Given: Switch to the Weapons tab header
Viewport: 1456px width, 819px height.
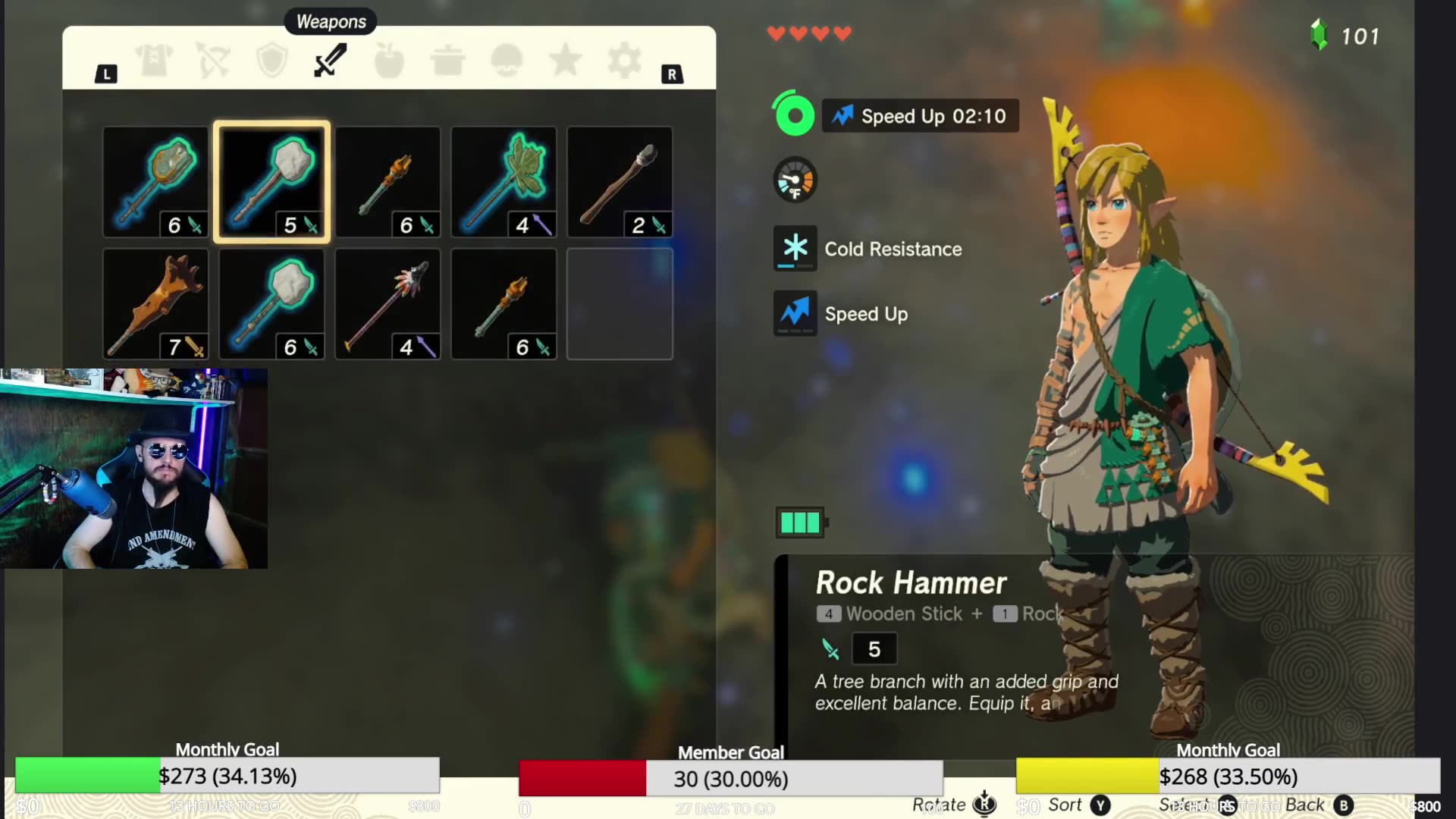Looking at the screenshot, I should (330, 21).
